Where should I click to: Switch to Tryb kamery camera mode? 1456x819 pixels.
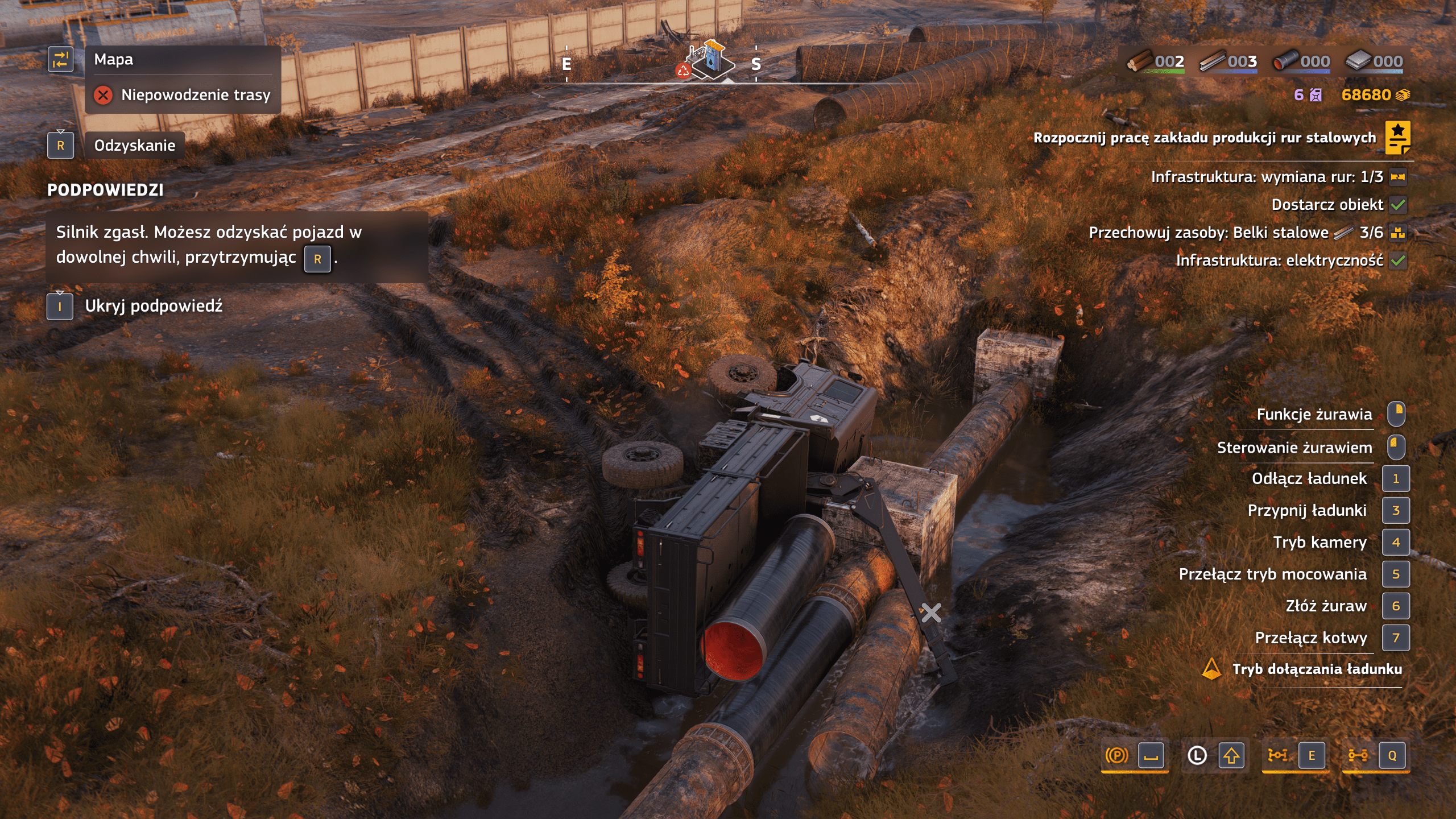click(x=1319, y=543)
